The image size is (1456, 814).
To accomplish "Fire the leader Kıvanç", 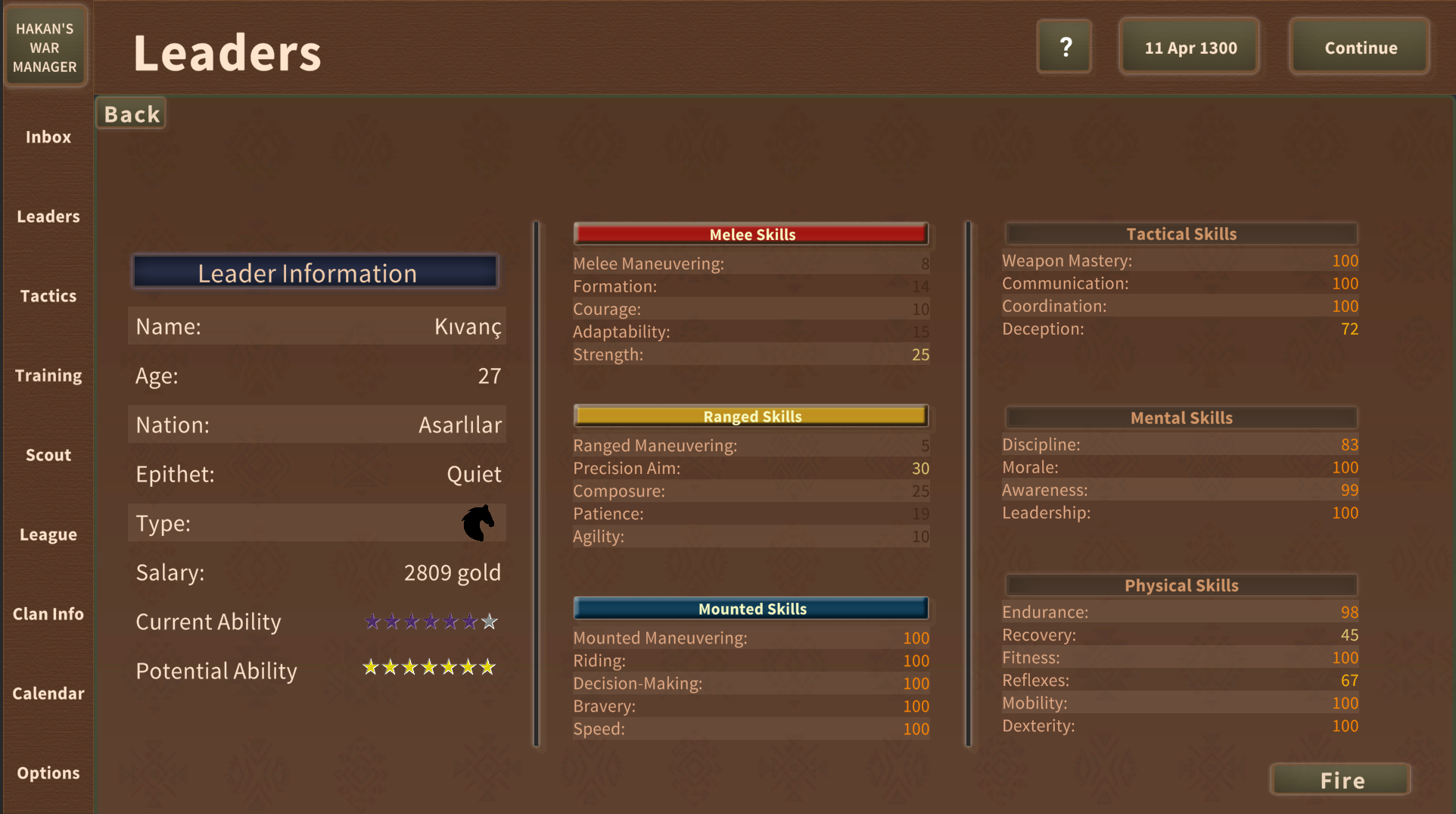I will [1339, 779].
